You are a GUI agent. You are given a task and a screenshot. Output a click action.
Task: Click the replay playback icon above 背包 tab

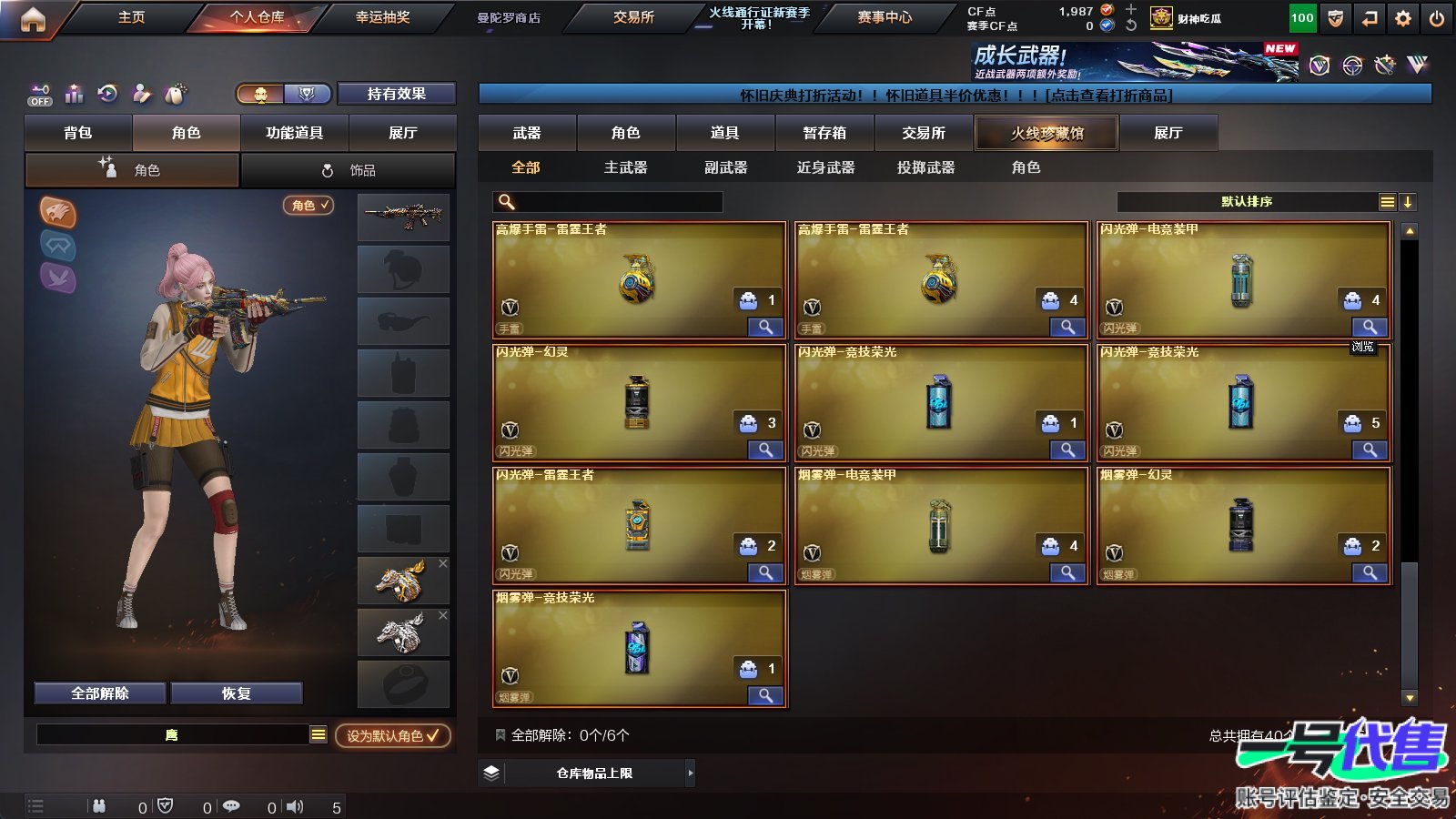click(x=107, y=94)
